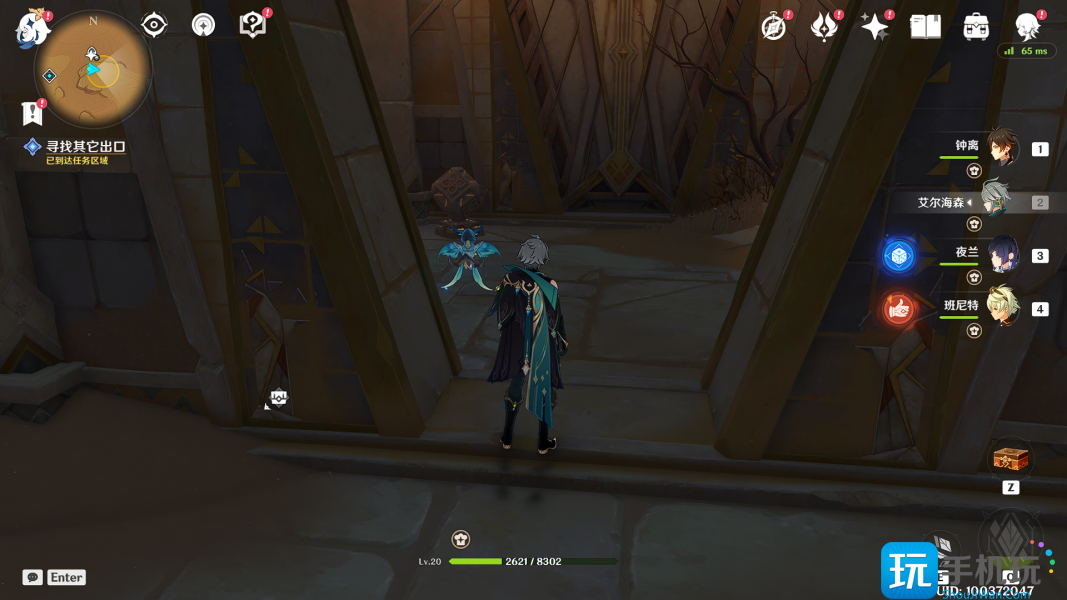Open the adventurer handbook book icon

click(925, 27)
